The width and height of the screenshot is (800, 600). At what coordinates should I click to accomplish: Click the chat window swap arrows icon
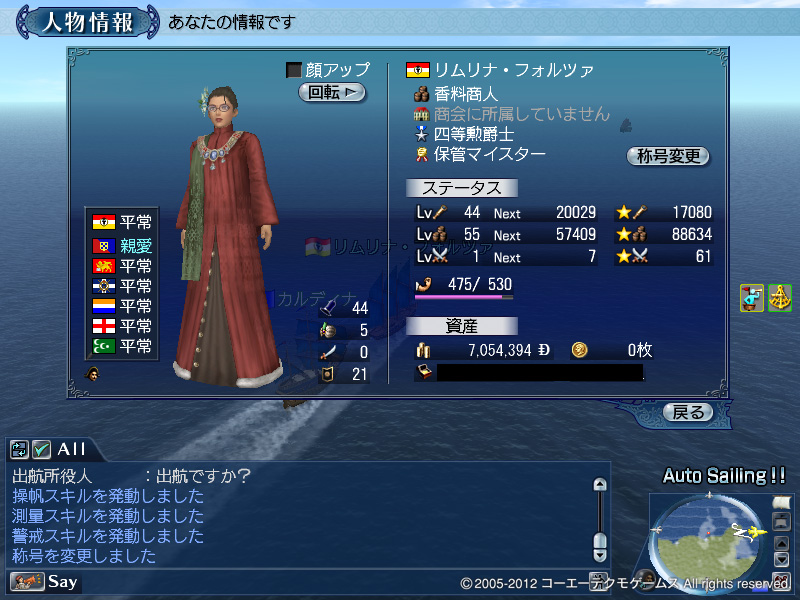[x=20, y=450]
